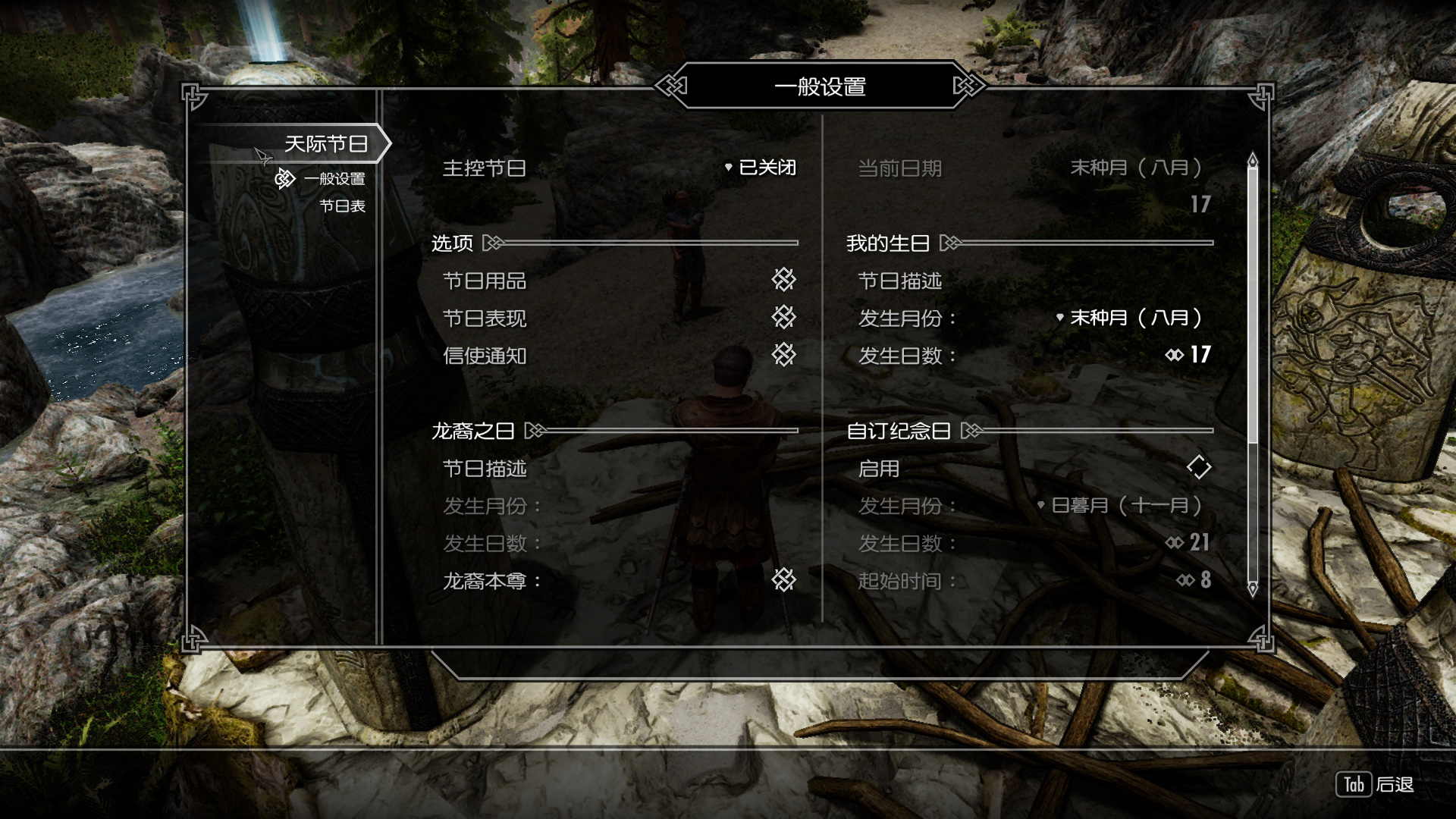Screen dimensions: 1456x819
Task: Open the 一般设置 page
Action: (x=334, y=179)
